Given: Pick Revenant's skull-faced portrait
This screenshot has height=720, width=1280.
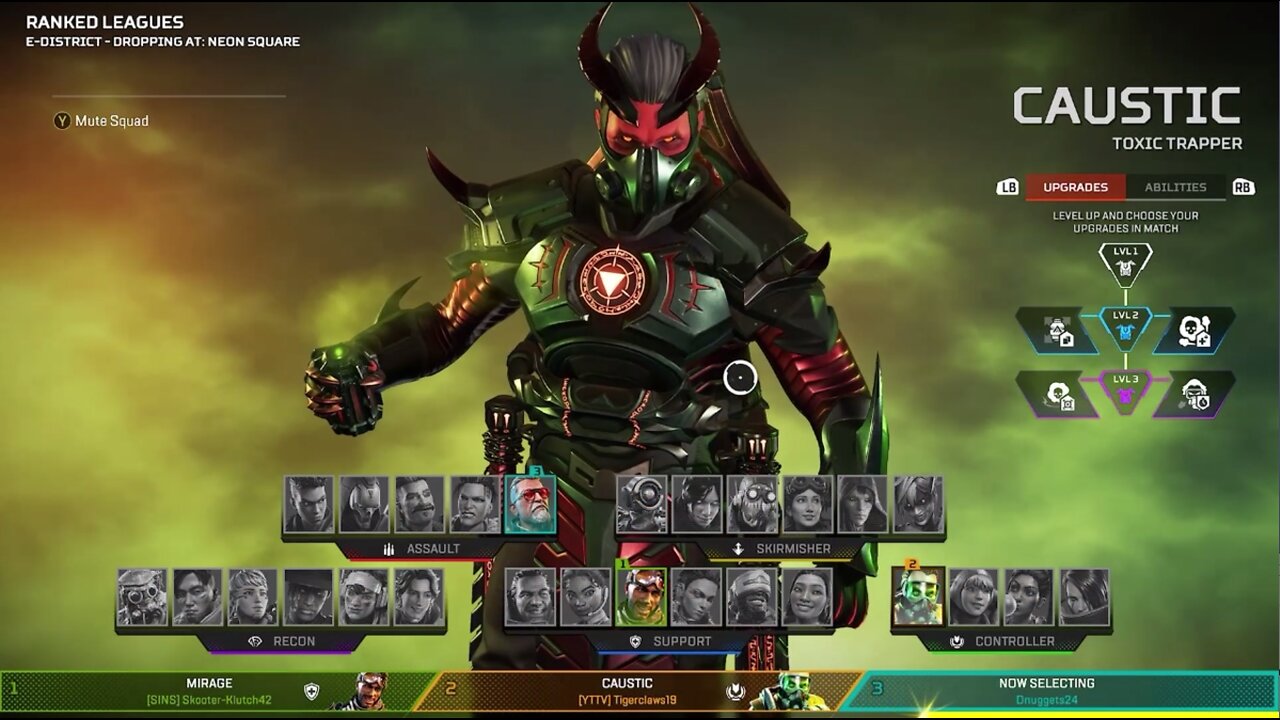Looking at the screenshot, I should point(364,504).
